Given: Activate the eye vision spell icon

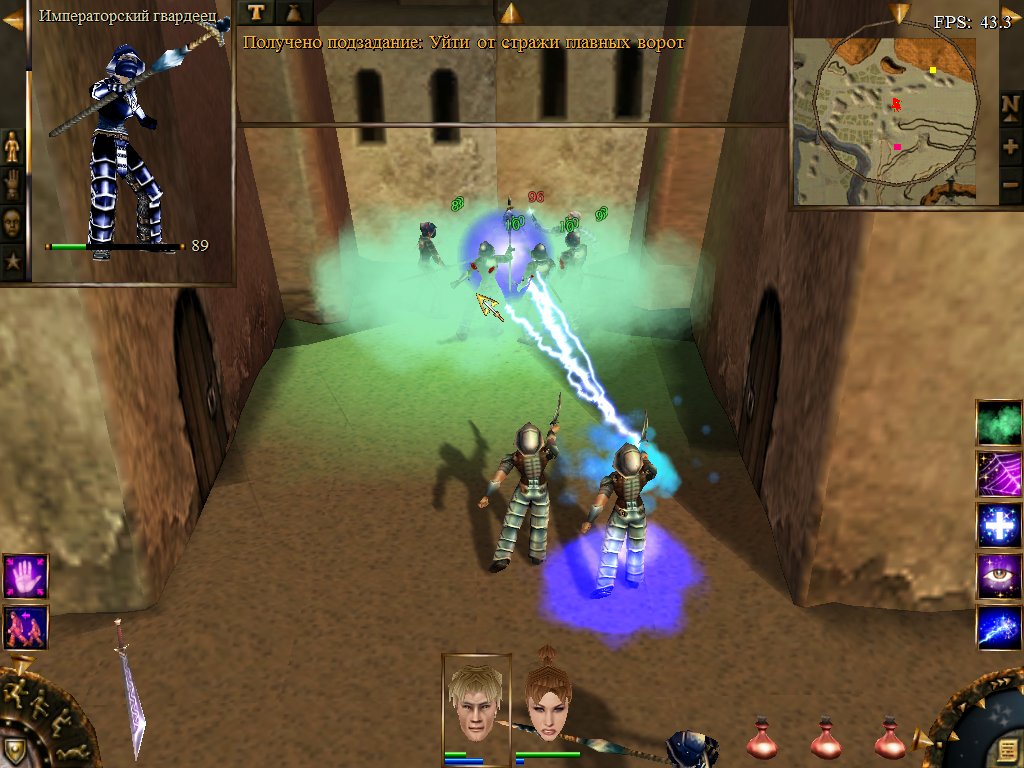Looking at the screenshot, I should tap(998, 578).
